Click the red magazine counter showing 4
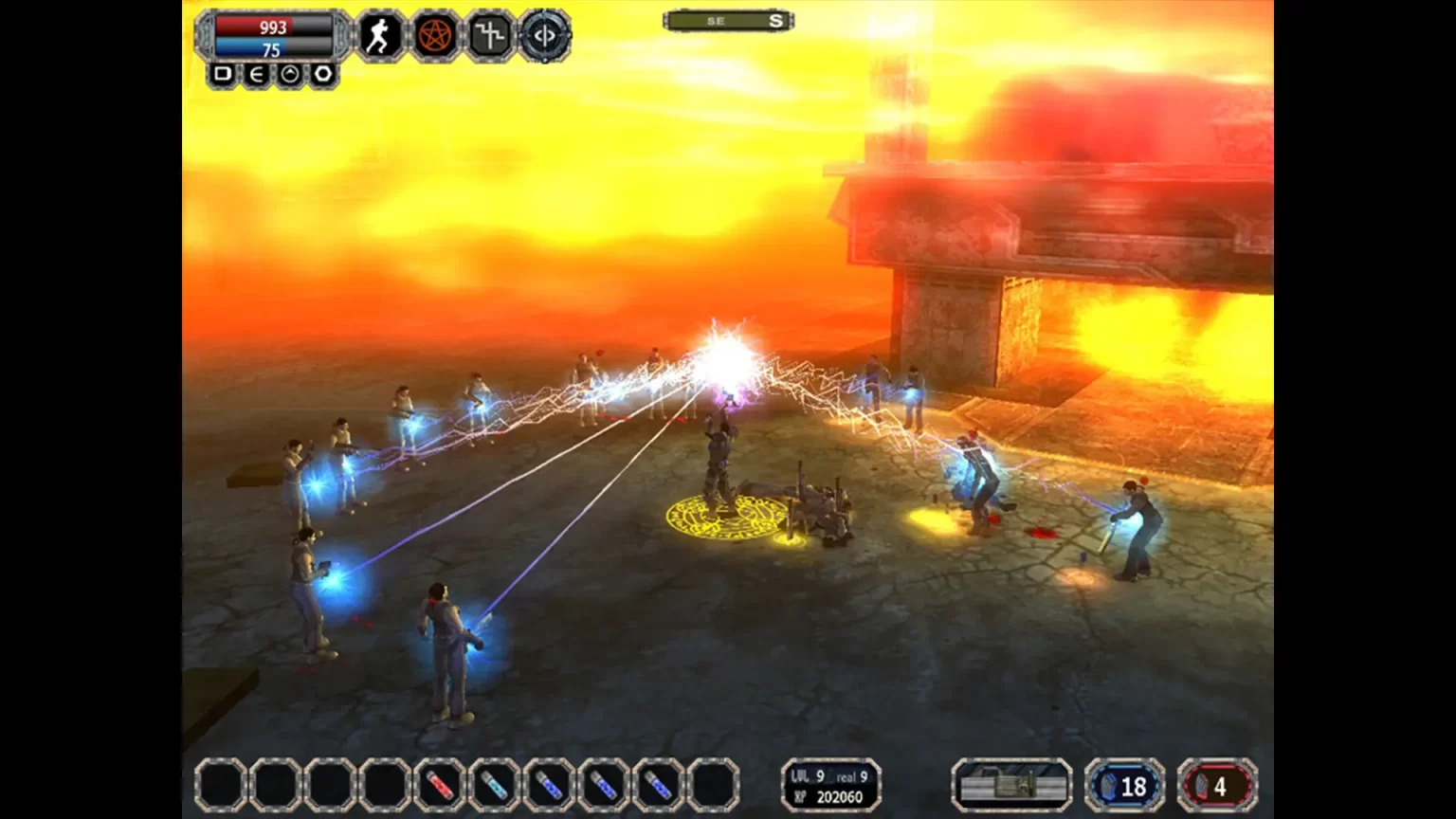The height and width of the screenshot is (819, 1456). (x=1217, y=786)
